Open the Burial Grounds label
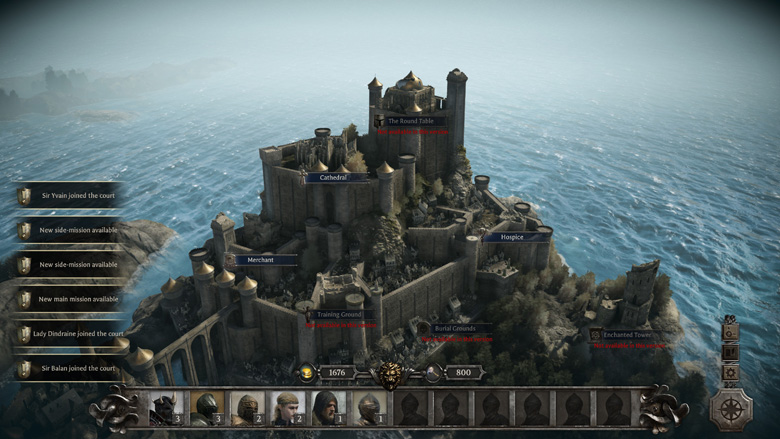The image size is (780, 439). click(x=455, y=328)
